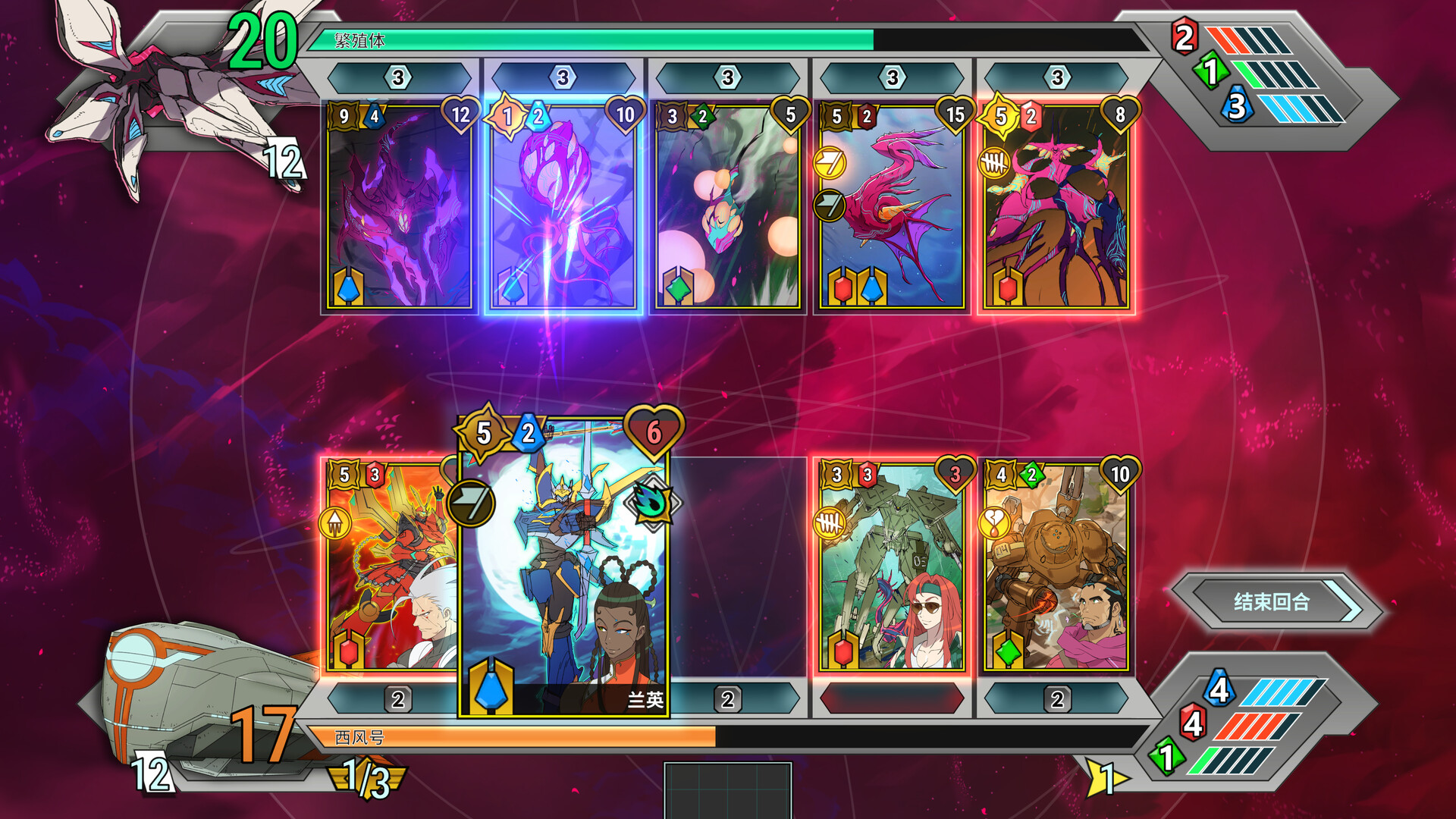
Task: Click the gold flag ability icon on 兰英's card
Action: [473, 500]
